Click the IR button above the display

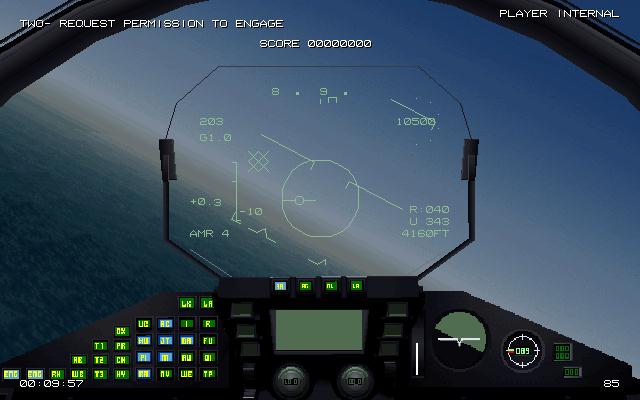pyautogui.click(x=281, y=286)
